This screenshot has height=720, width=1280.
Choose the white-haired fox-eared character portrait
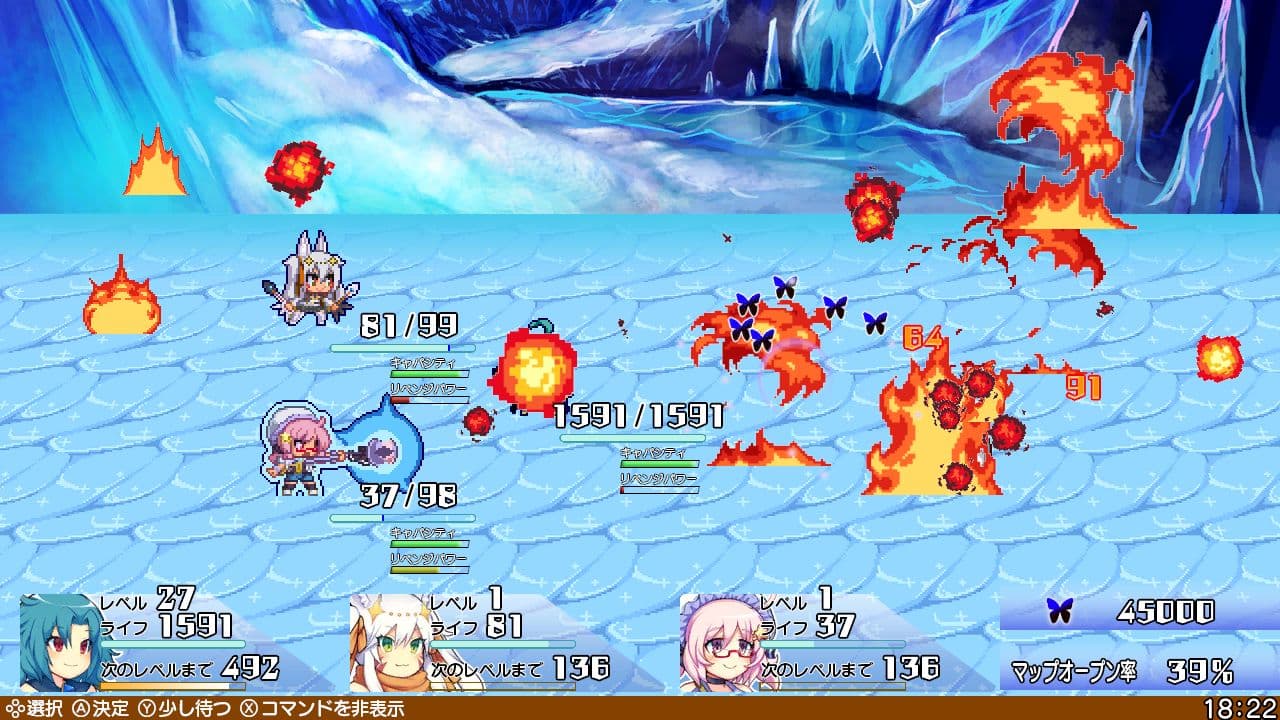click(x=390, y=642)
